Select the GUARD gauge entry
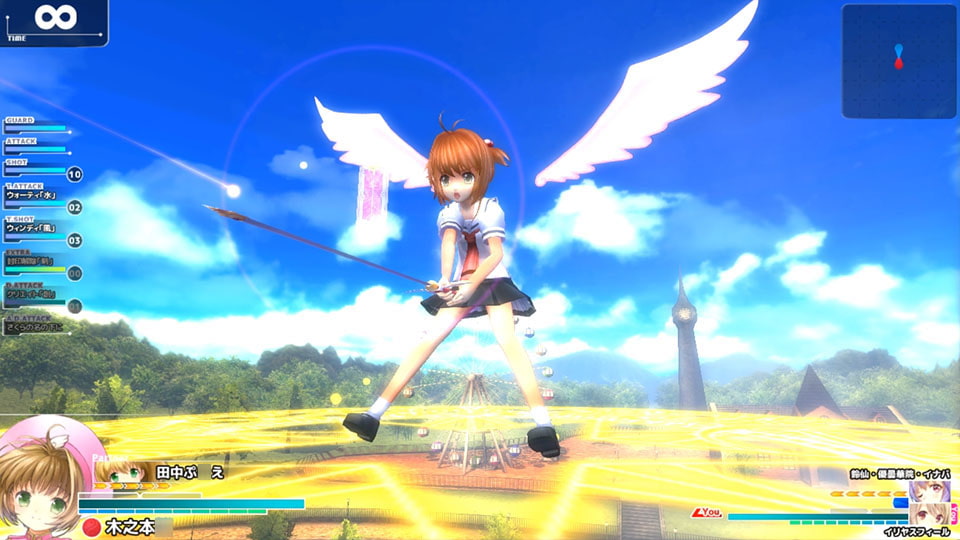Viewport: 960px width, 540px height. click(36, 125)
